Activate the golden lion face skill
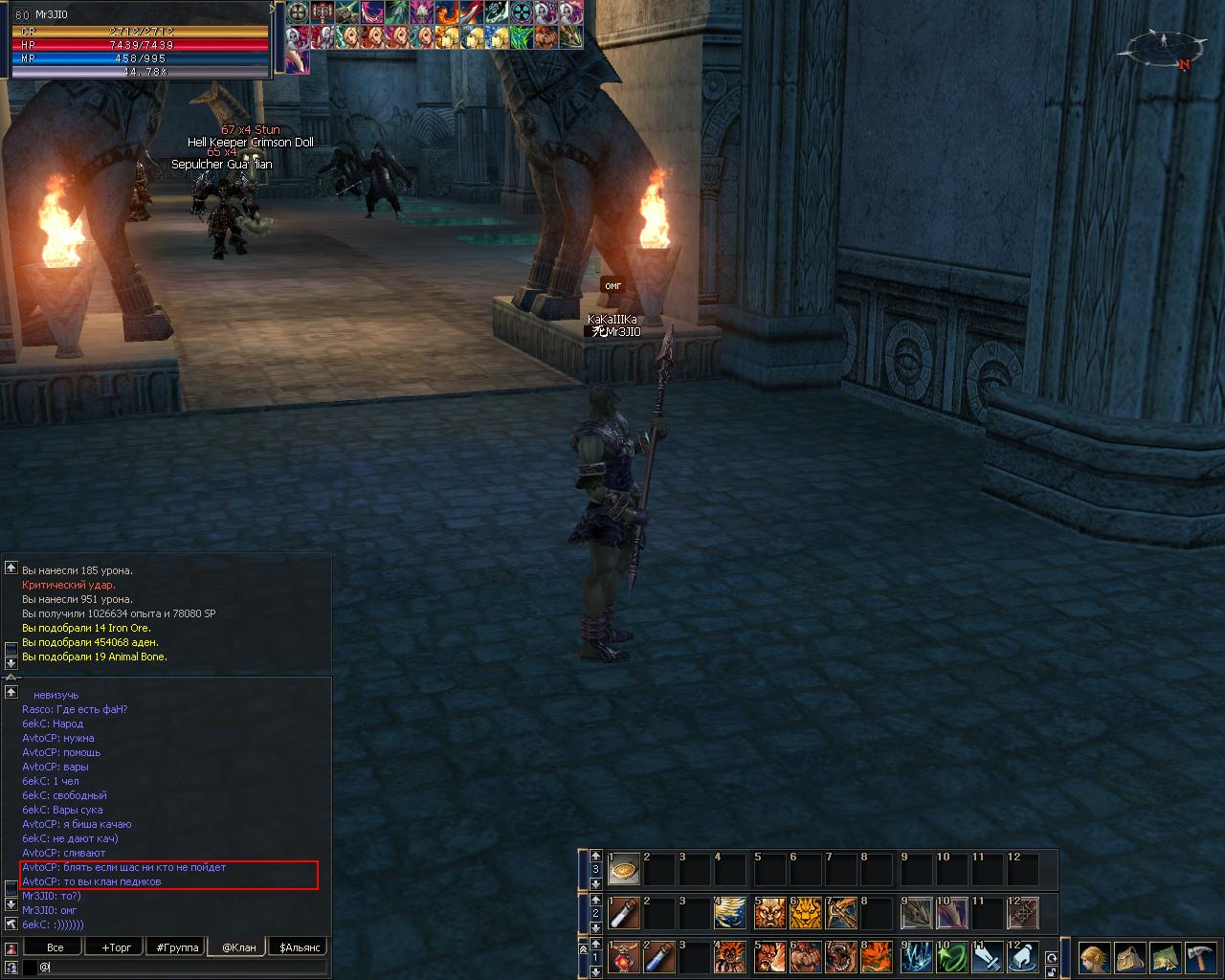Image resolution: width=1225 pixels, height=980 pixels. [806, 913]
